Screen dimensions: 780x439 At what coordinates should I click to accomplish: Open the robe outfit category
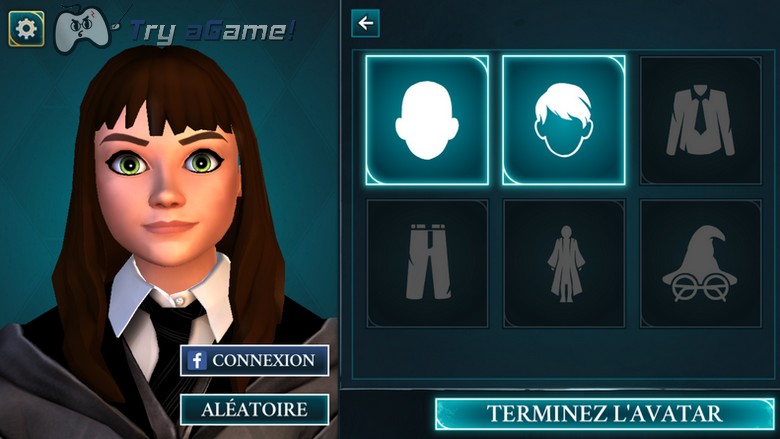564,264
